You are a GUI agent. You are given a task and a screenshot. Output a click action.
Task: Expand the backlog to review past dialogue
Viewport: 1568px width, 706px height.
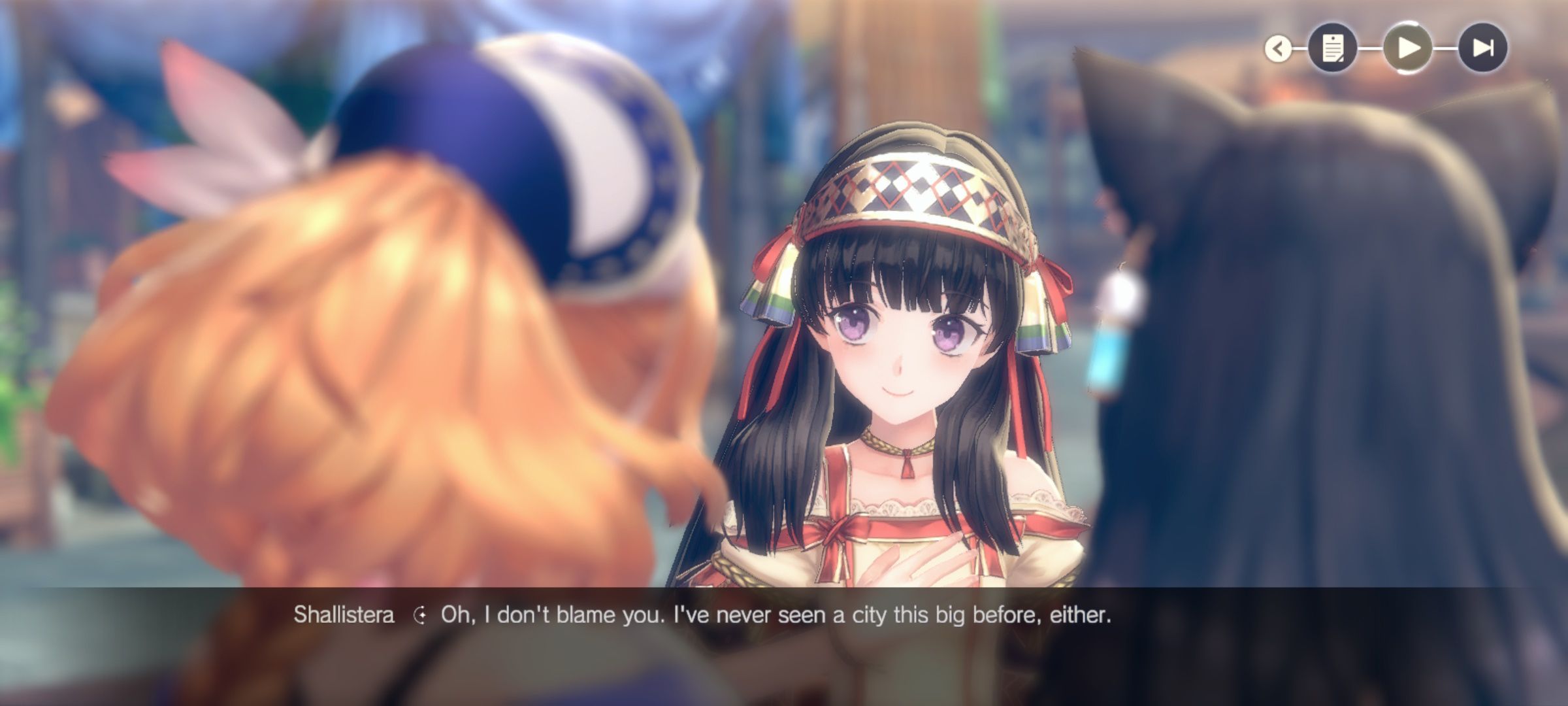[1333, 49]
